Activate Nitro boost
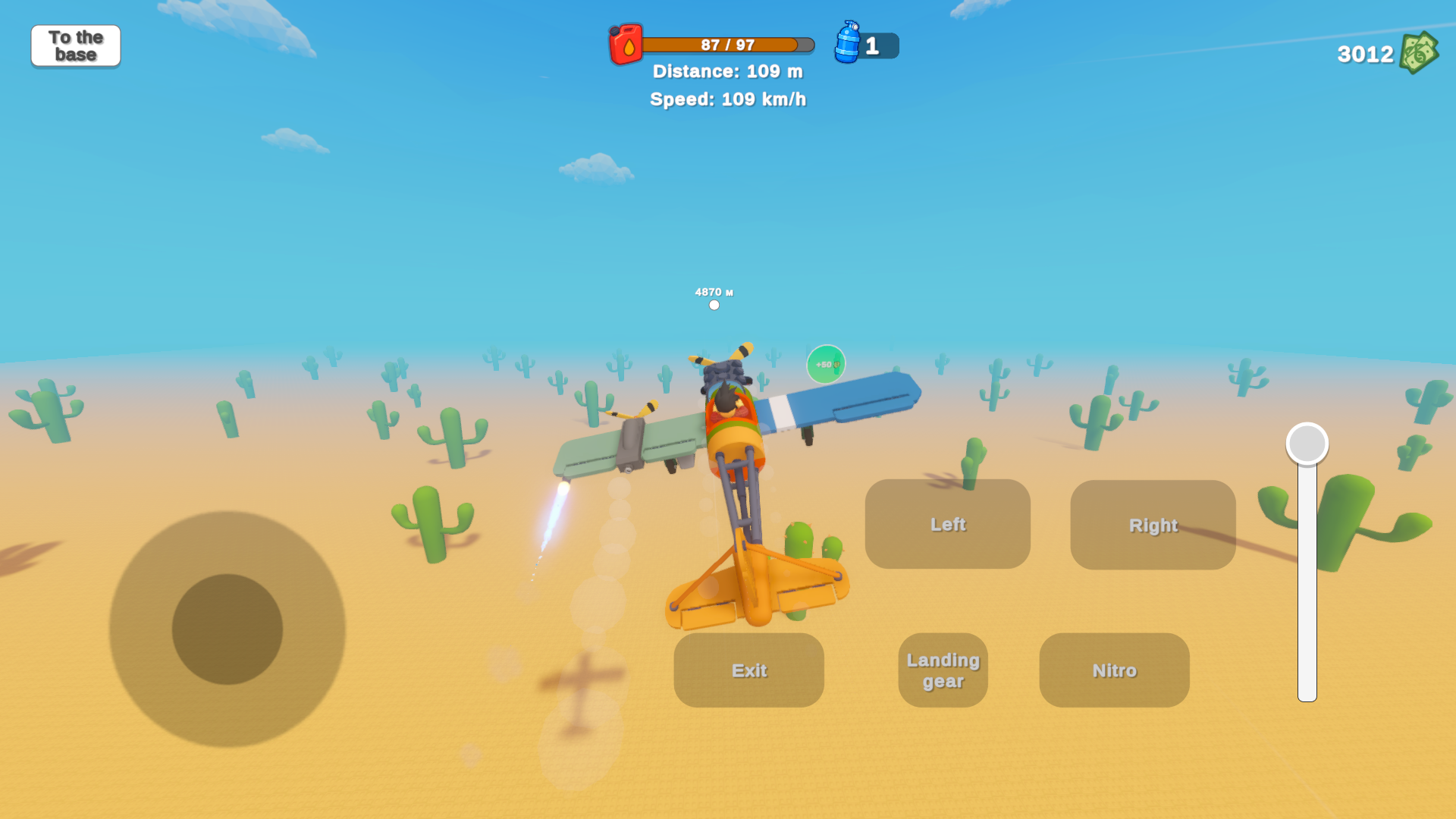The height and width of the screenshot is (819, 1456). [x=1113, y=670]
